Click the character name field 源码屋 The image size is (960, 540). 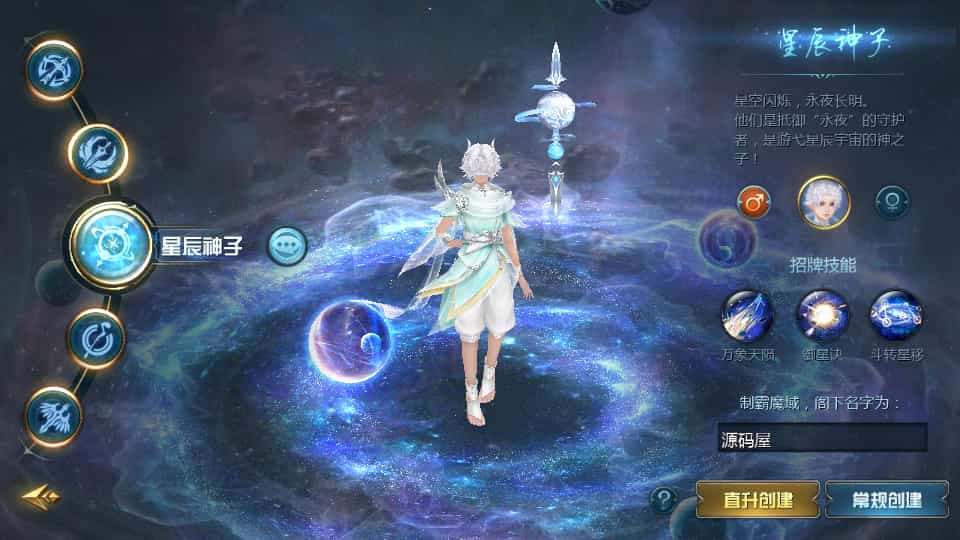coord(822,438)
